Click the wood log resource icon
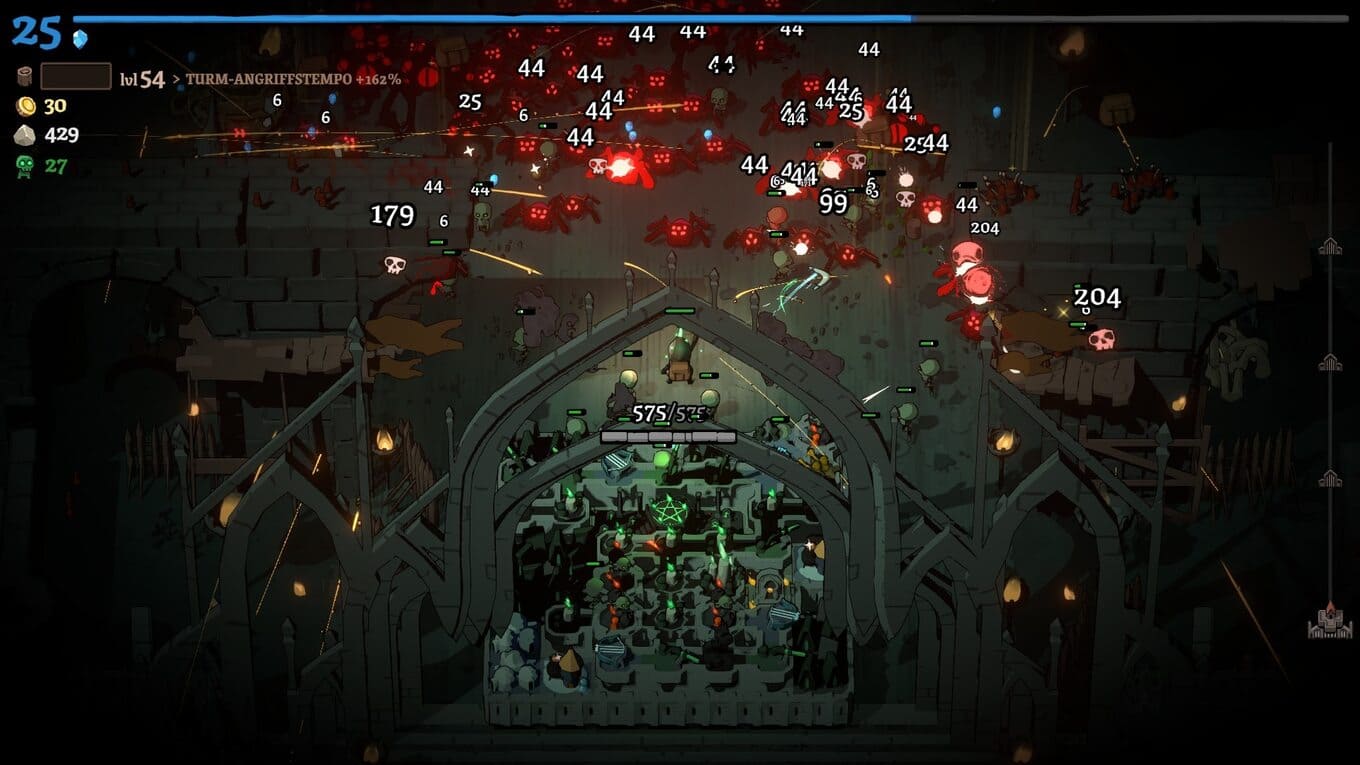 tap(25, 78)
